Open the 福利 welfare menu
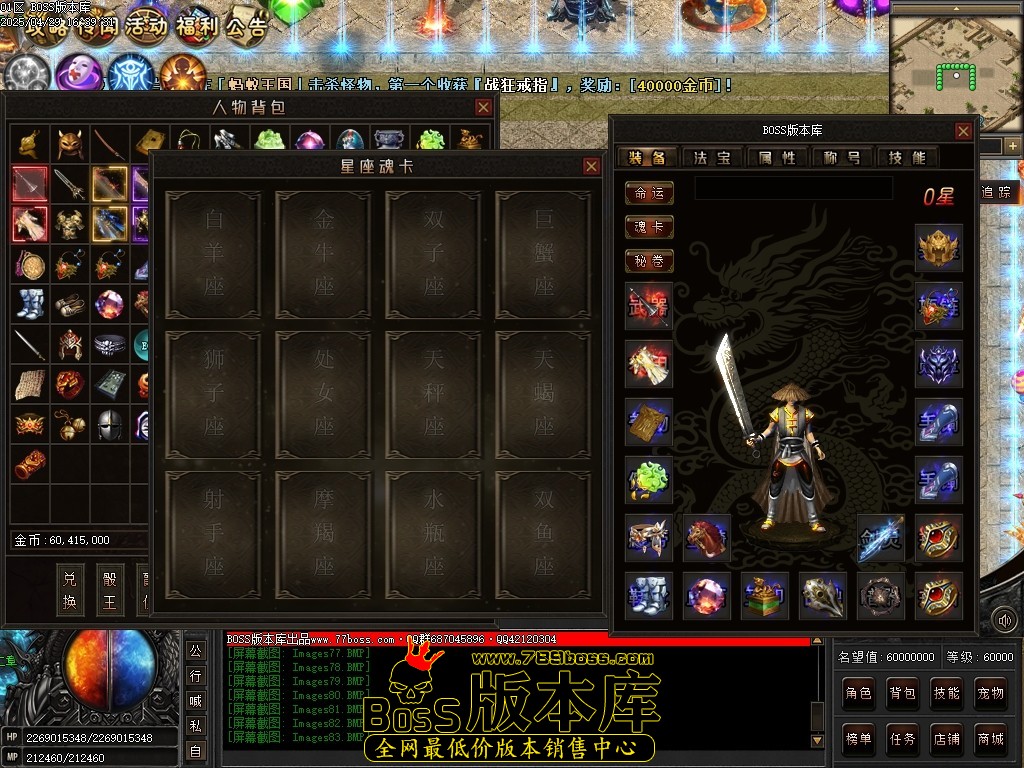Viewport: 1024px width, 768px height. 196,26
